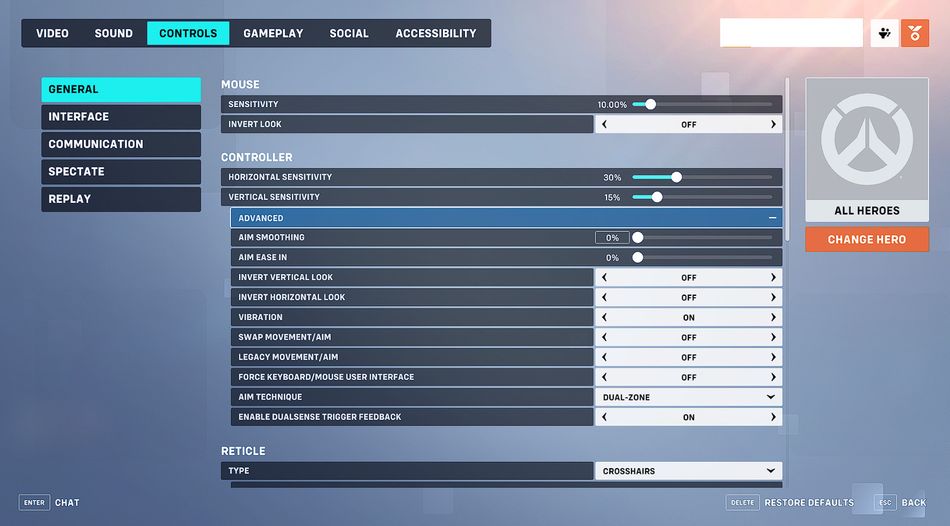
Task: Open the Communication controls section
Action: 120,144
